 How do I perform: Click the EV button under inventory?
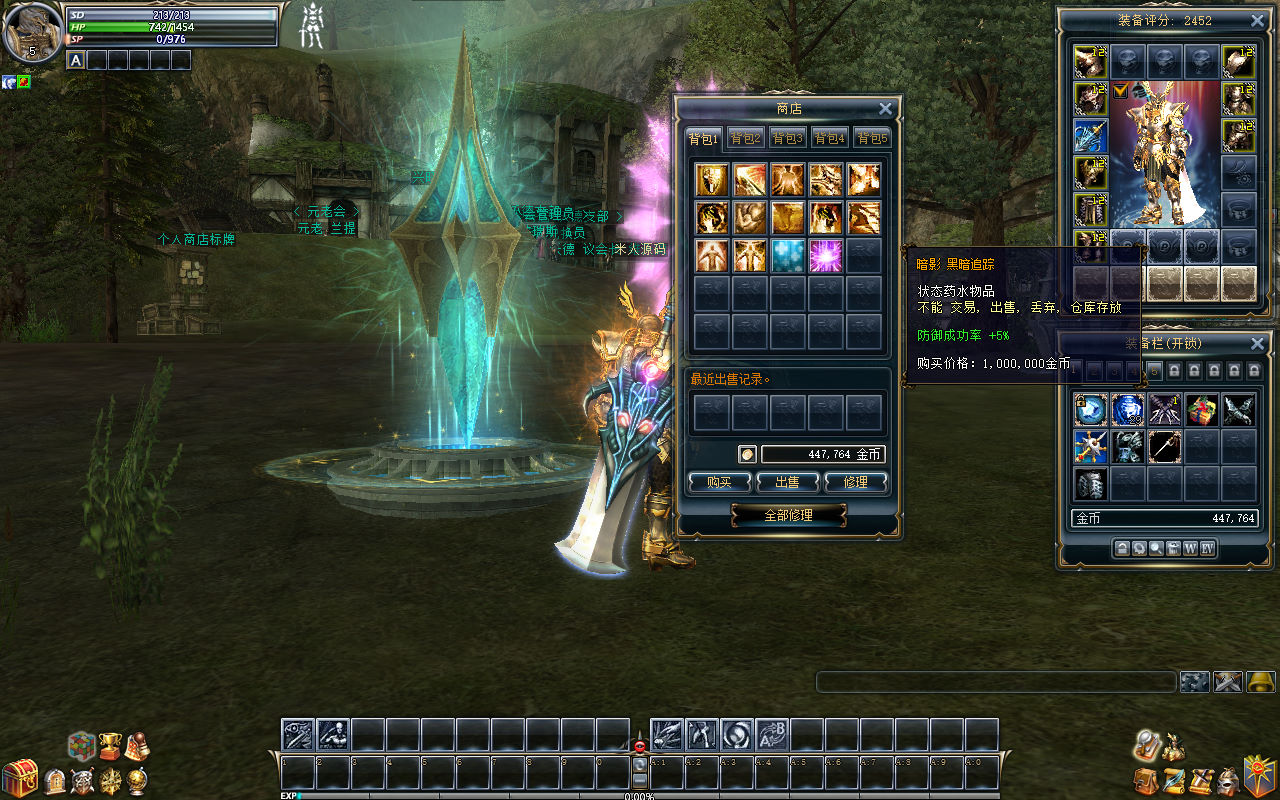1207,548
